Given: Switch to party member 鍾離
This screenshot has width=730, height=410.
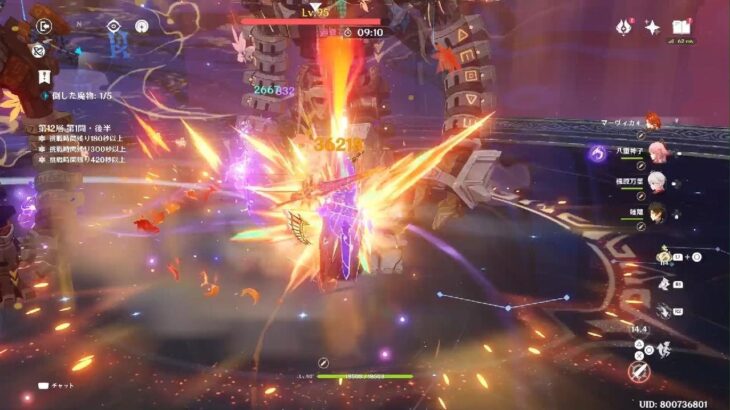Looking at the screenshot, I should pos(656,212).
